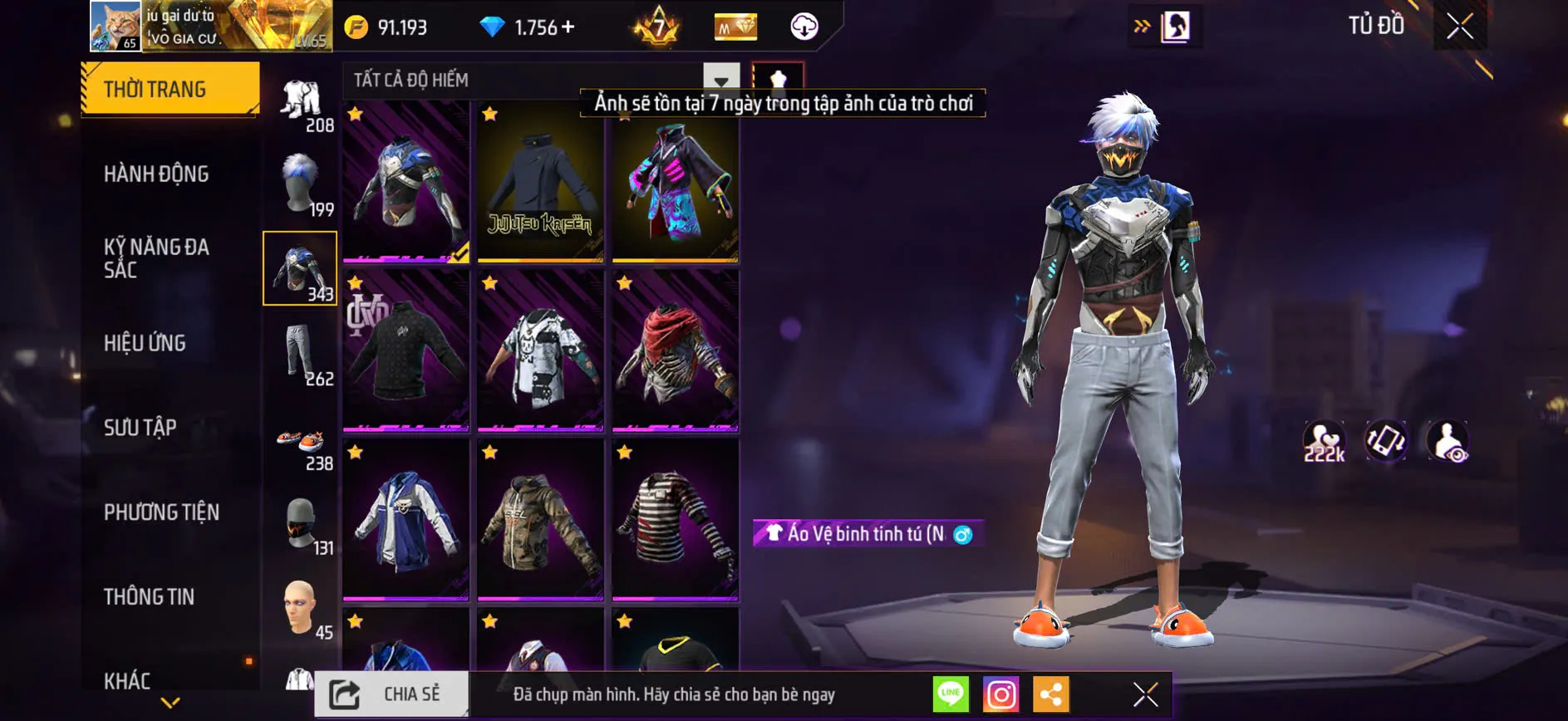Select the shirt category icon showing 343 items
The width and height of the screenshot is (1568, 721).
300,266
